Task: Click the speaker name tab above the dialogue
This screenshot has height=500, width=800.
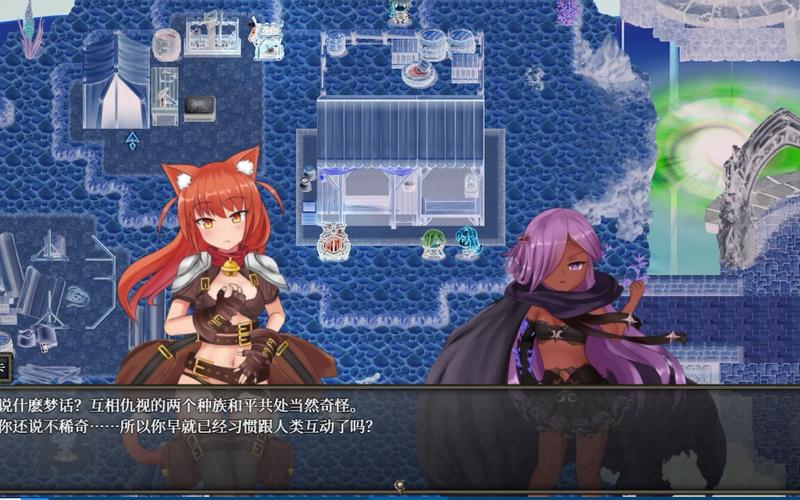Action: coord(5,367)
